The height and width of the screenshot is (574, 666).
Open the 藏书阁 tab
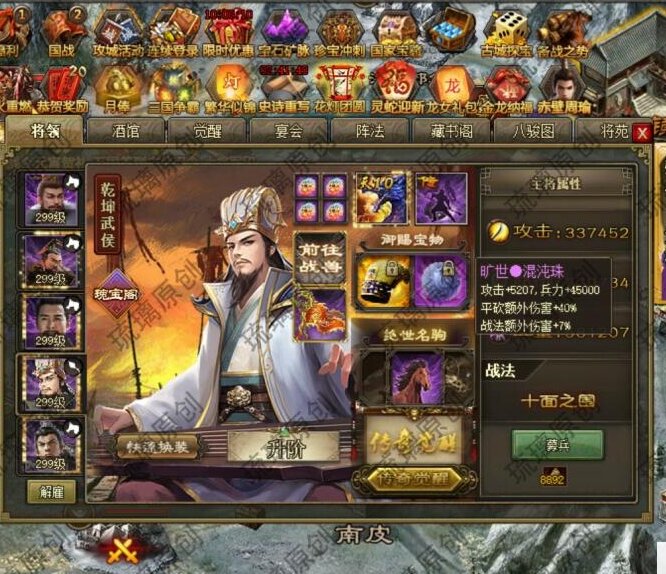point(452,130)
